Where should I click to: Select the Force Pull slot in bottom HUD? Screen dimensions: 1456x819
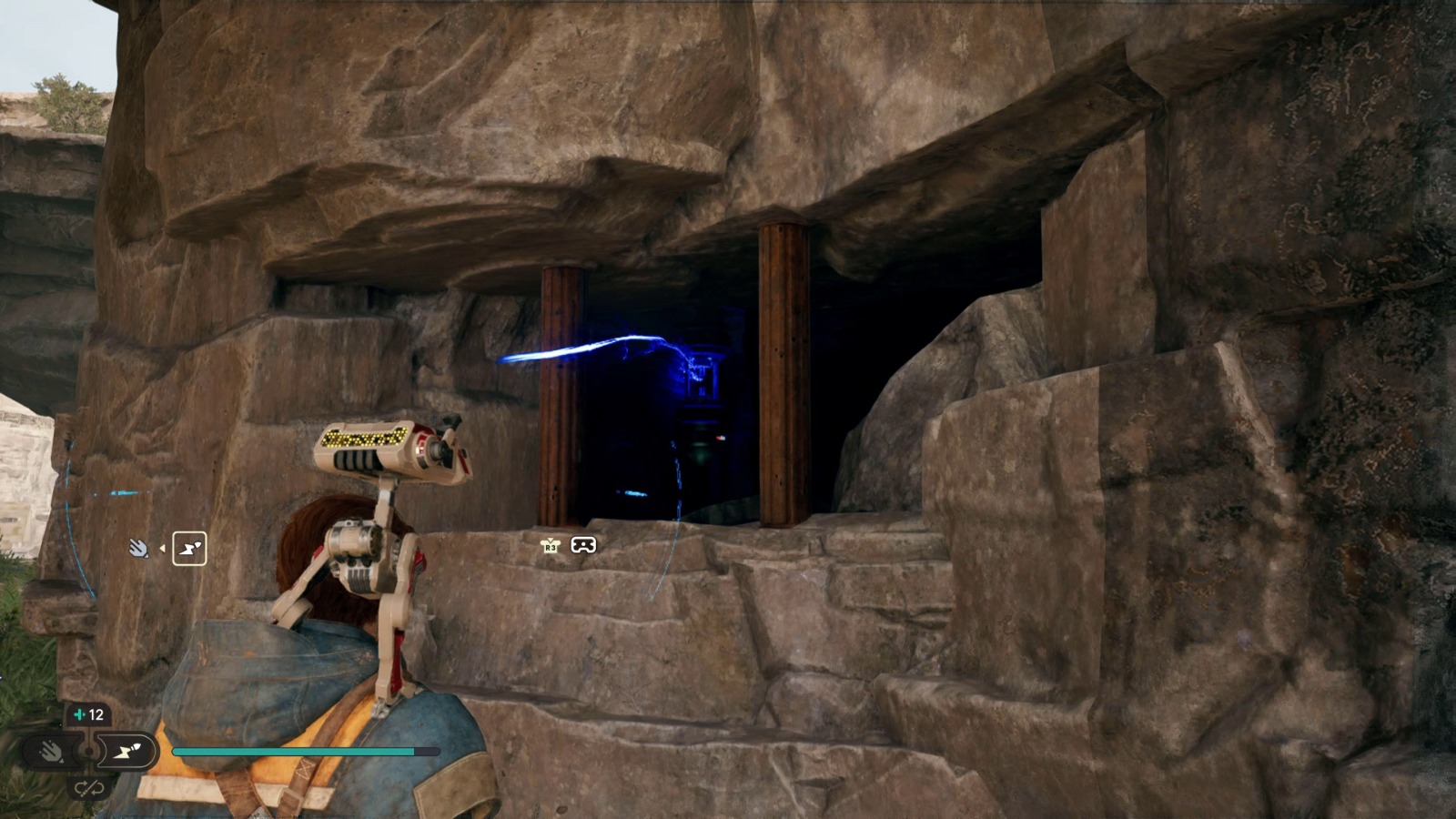point(52,751)
